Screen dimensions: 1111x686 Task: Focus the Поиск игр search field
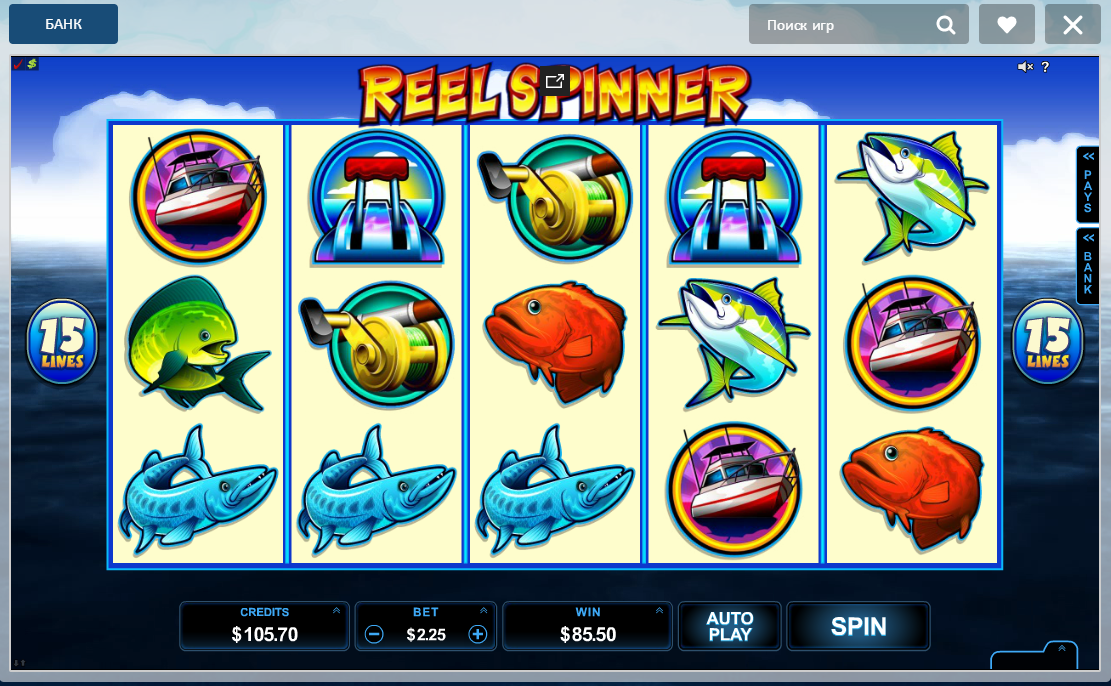point(845,25)
